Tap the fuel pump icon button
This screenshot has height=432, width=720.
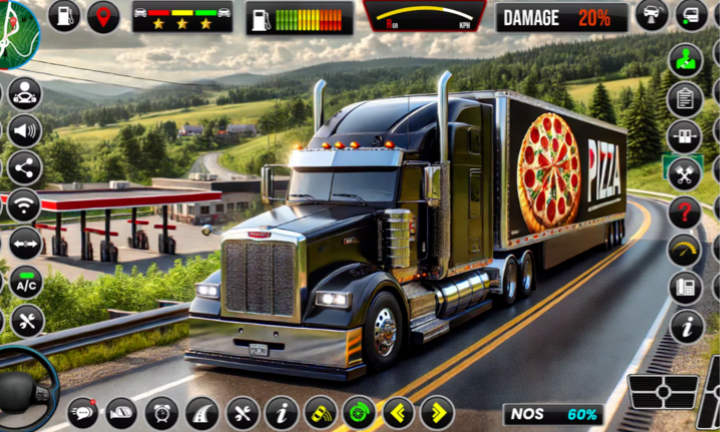click(x=64, y=16)
